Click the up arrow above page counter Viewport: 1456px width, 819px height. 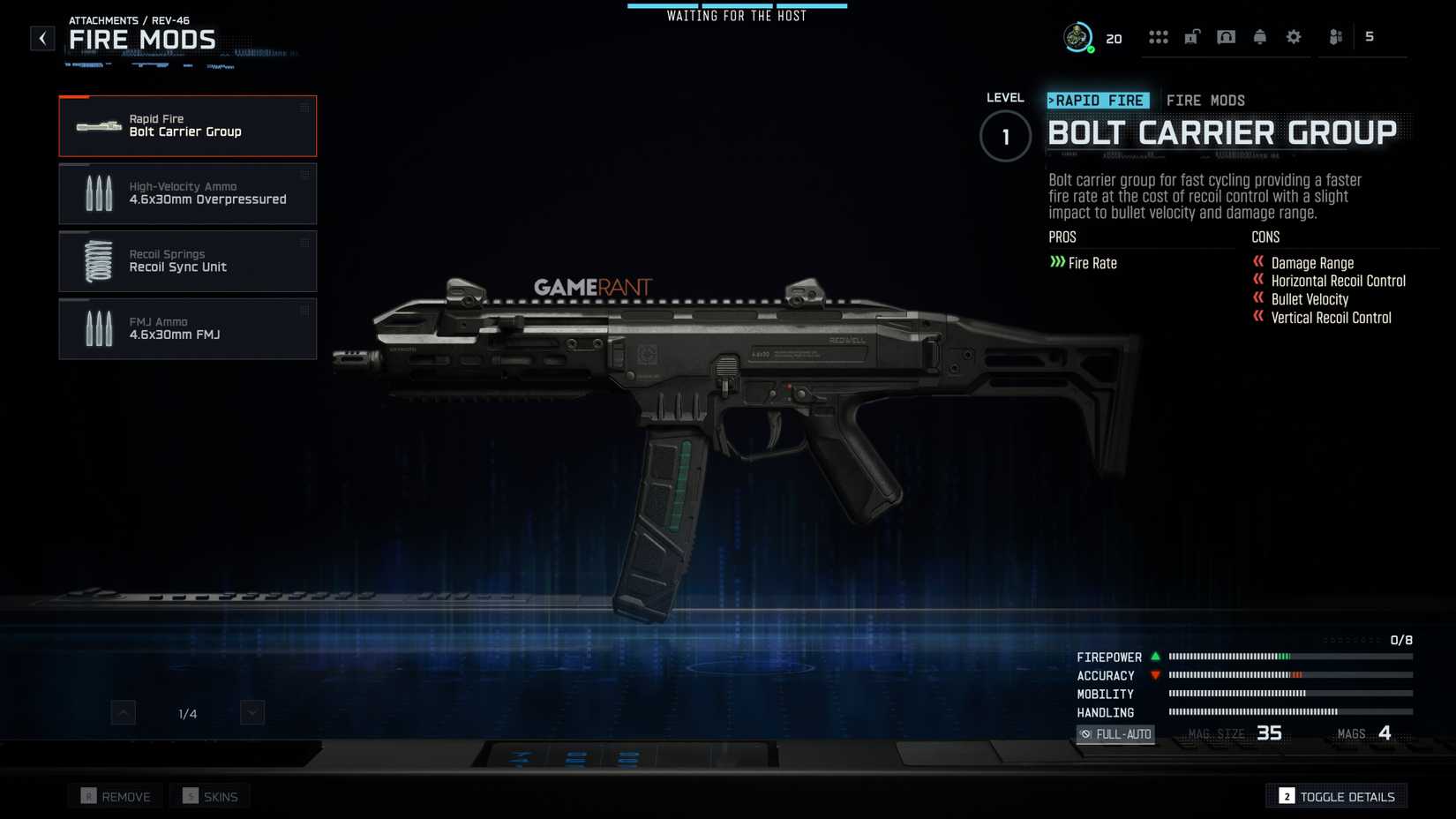(124, 712)
